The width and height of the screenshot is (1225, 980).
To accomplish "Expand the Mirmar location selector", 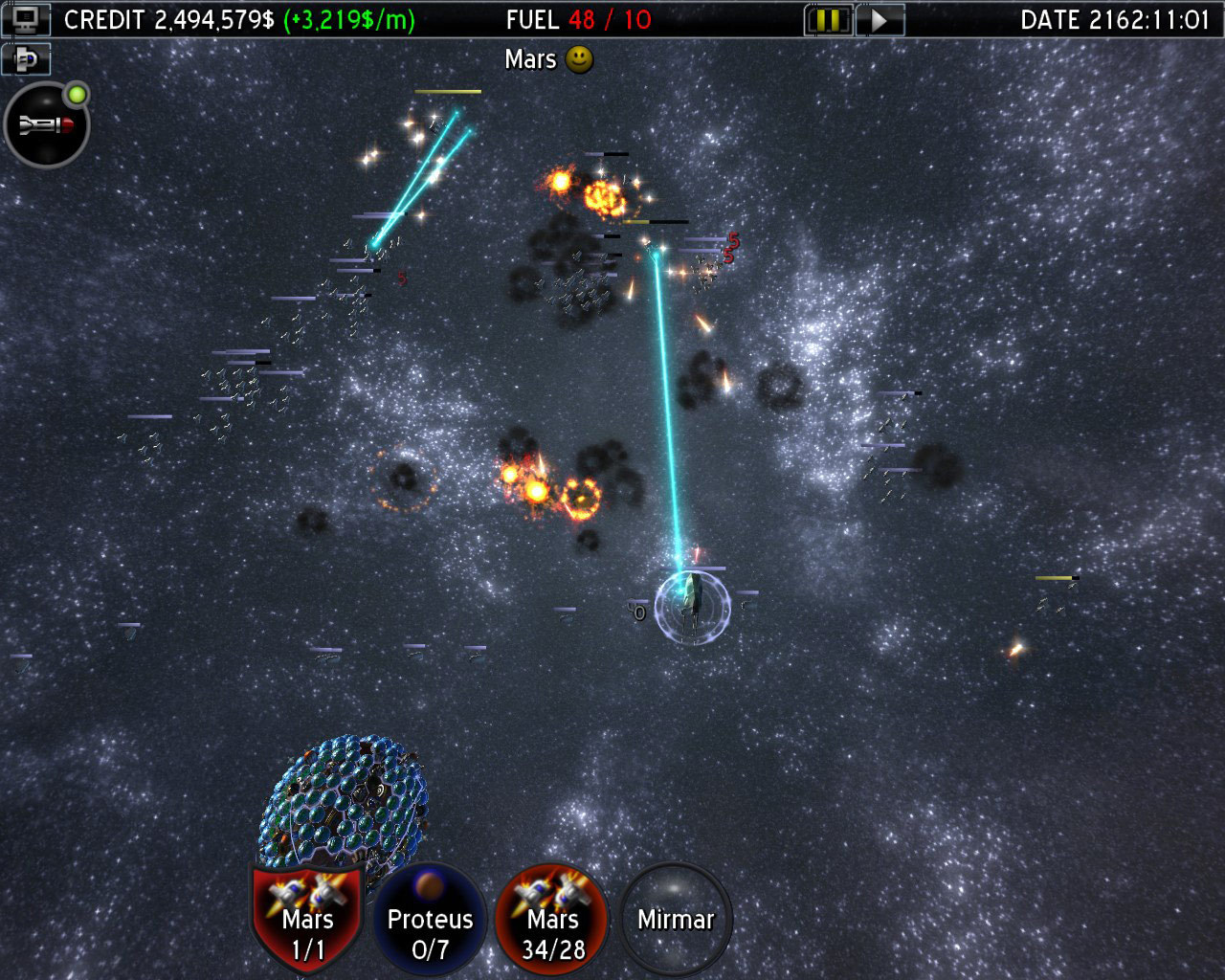I will 675,919.
